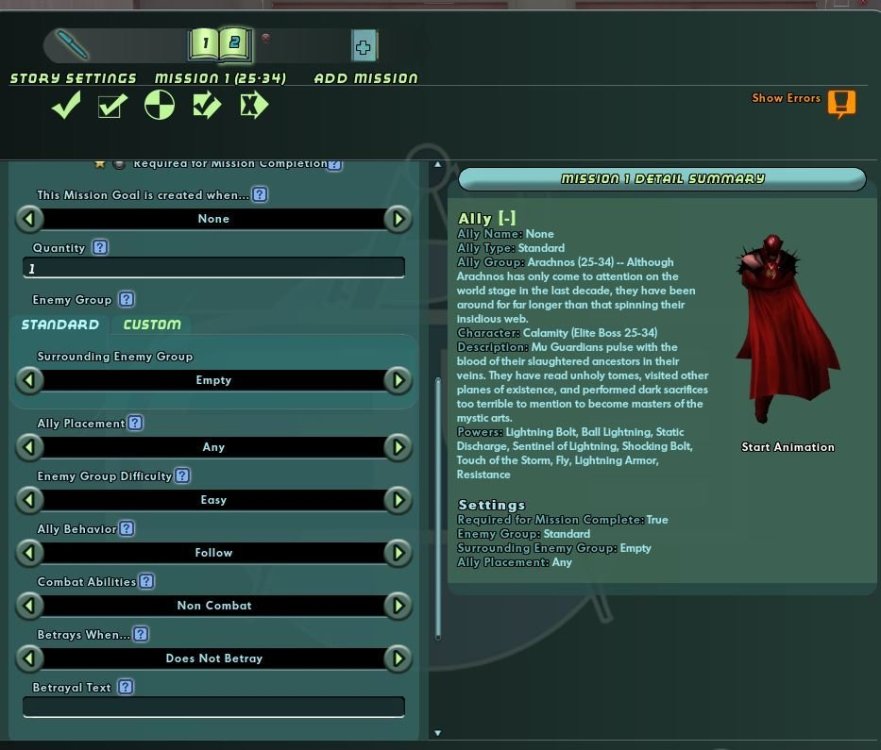This screenshot has height=750, width=881.
Task: Click the Show Errors button
Action: 841,102
